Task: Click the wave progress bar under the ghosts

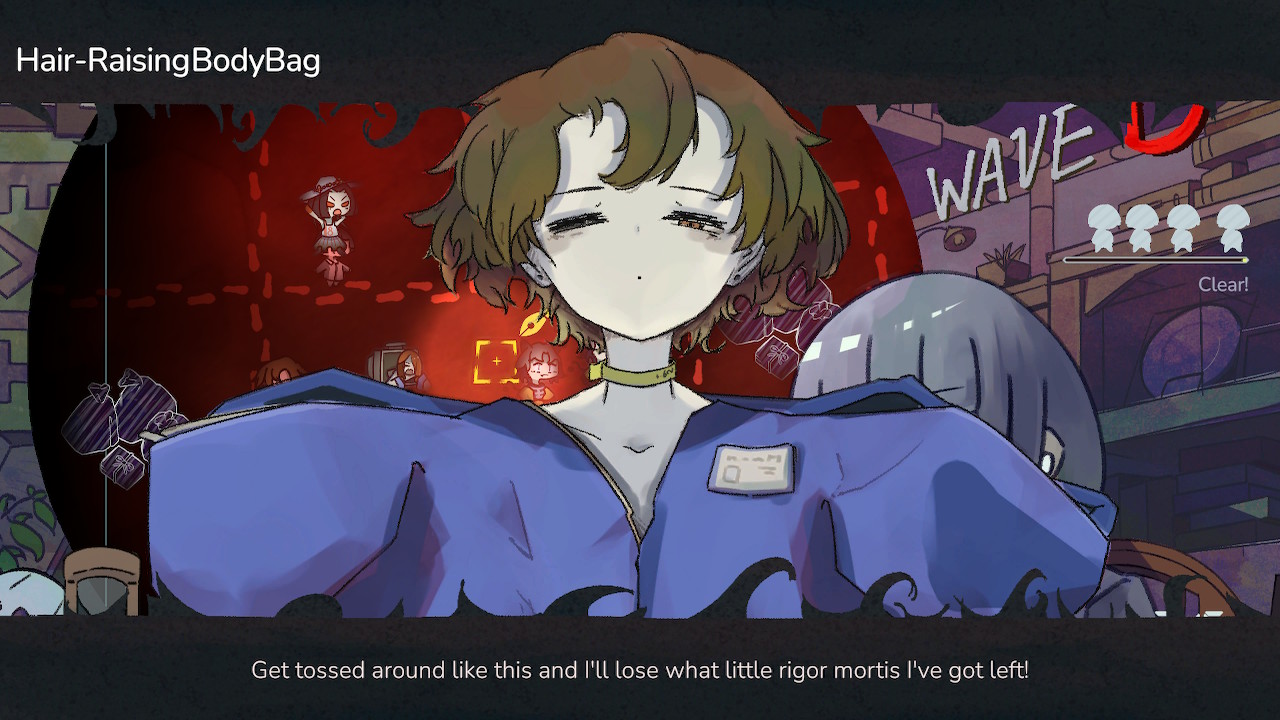Action: point(1160,259)
